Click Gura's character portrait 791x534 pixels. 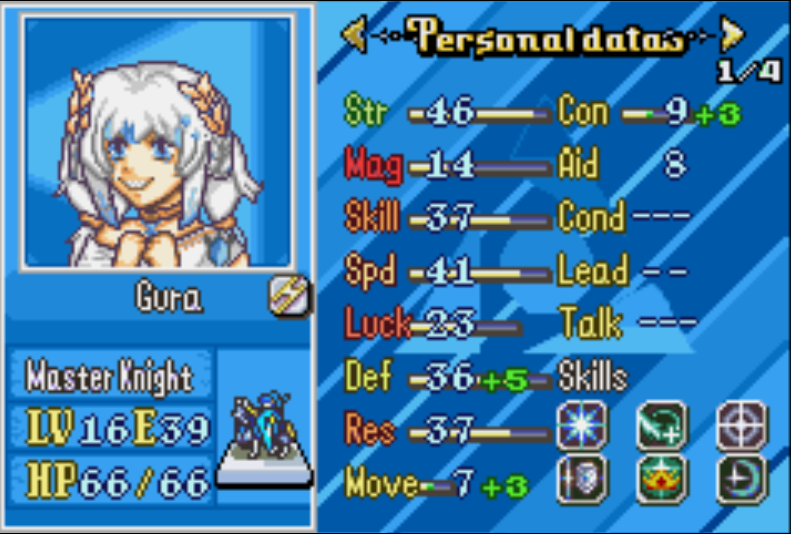click(x=160, y=142)
